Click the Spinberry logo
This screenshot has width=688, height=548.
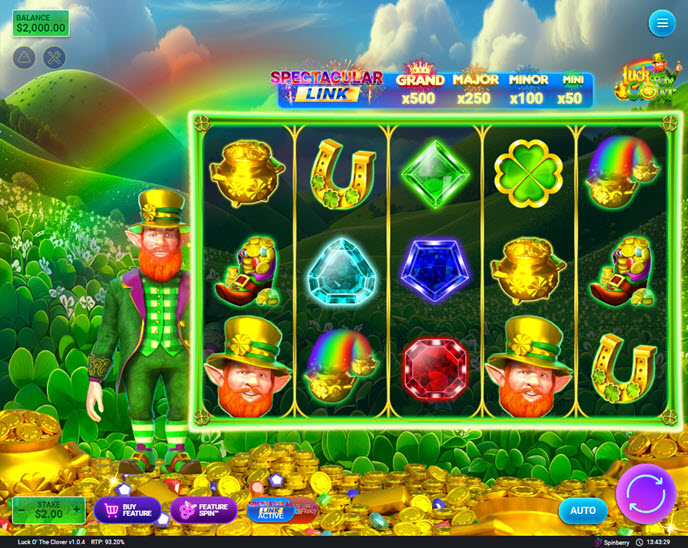612,542
